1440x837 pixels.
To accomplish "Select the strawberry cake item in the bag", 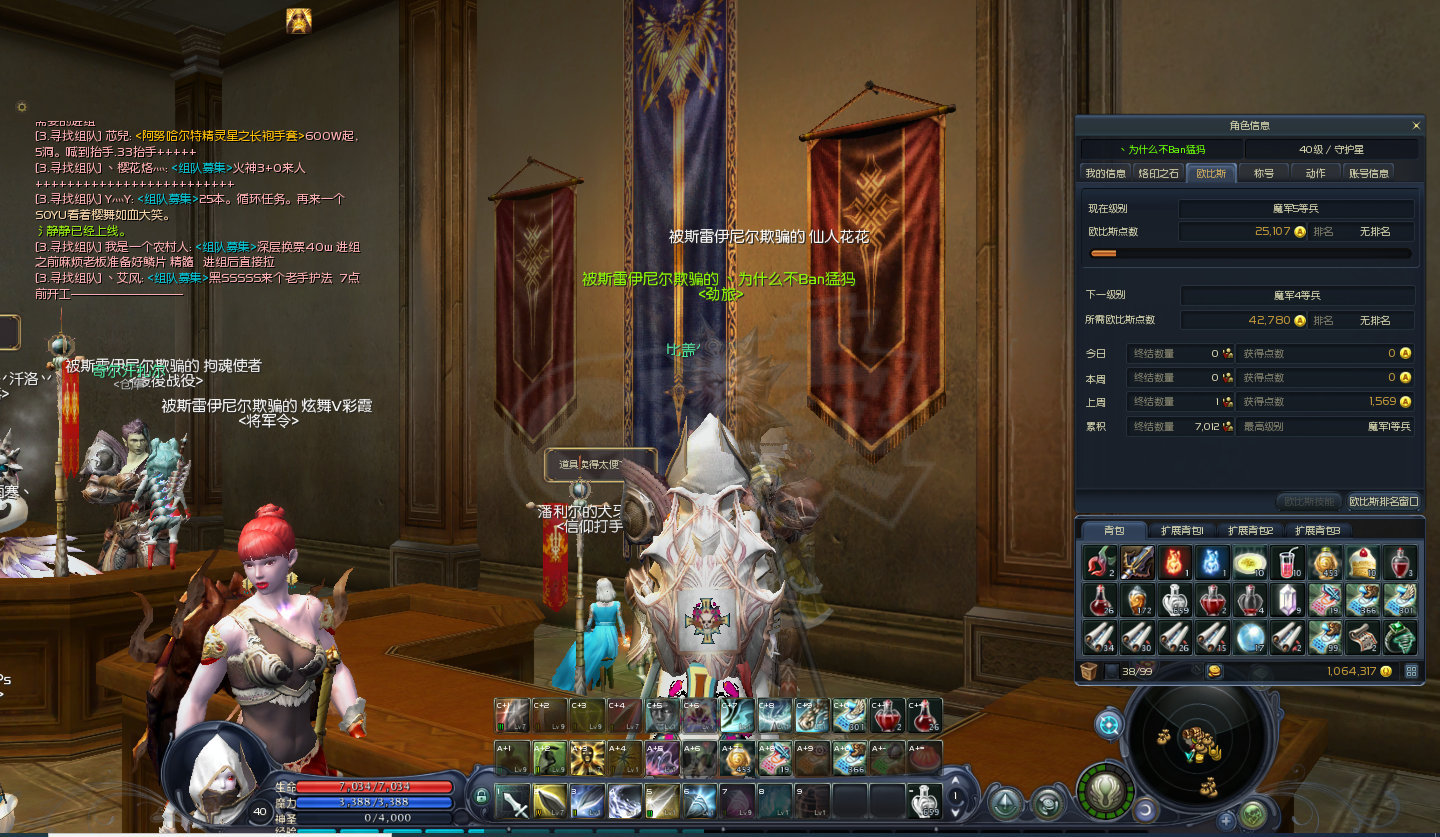I will tap(1362, 563).
